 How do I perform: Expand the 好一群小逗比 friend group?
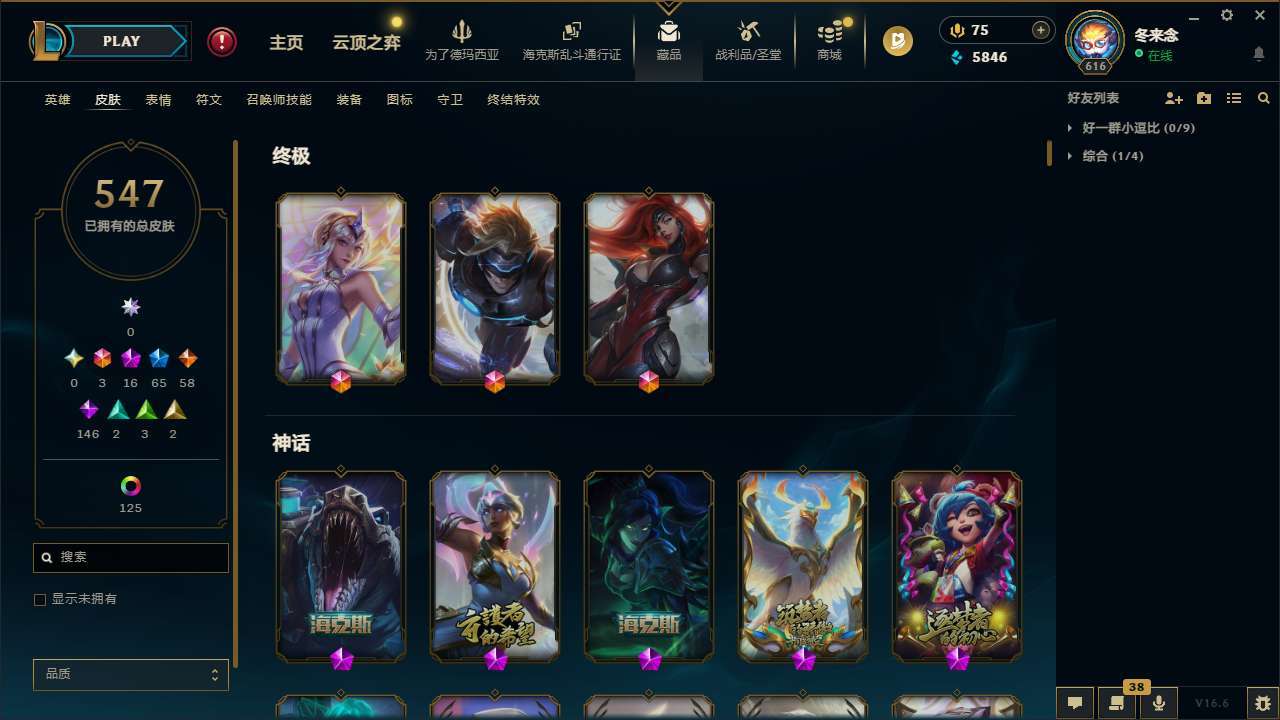[x=1135, y=128]
